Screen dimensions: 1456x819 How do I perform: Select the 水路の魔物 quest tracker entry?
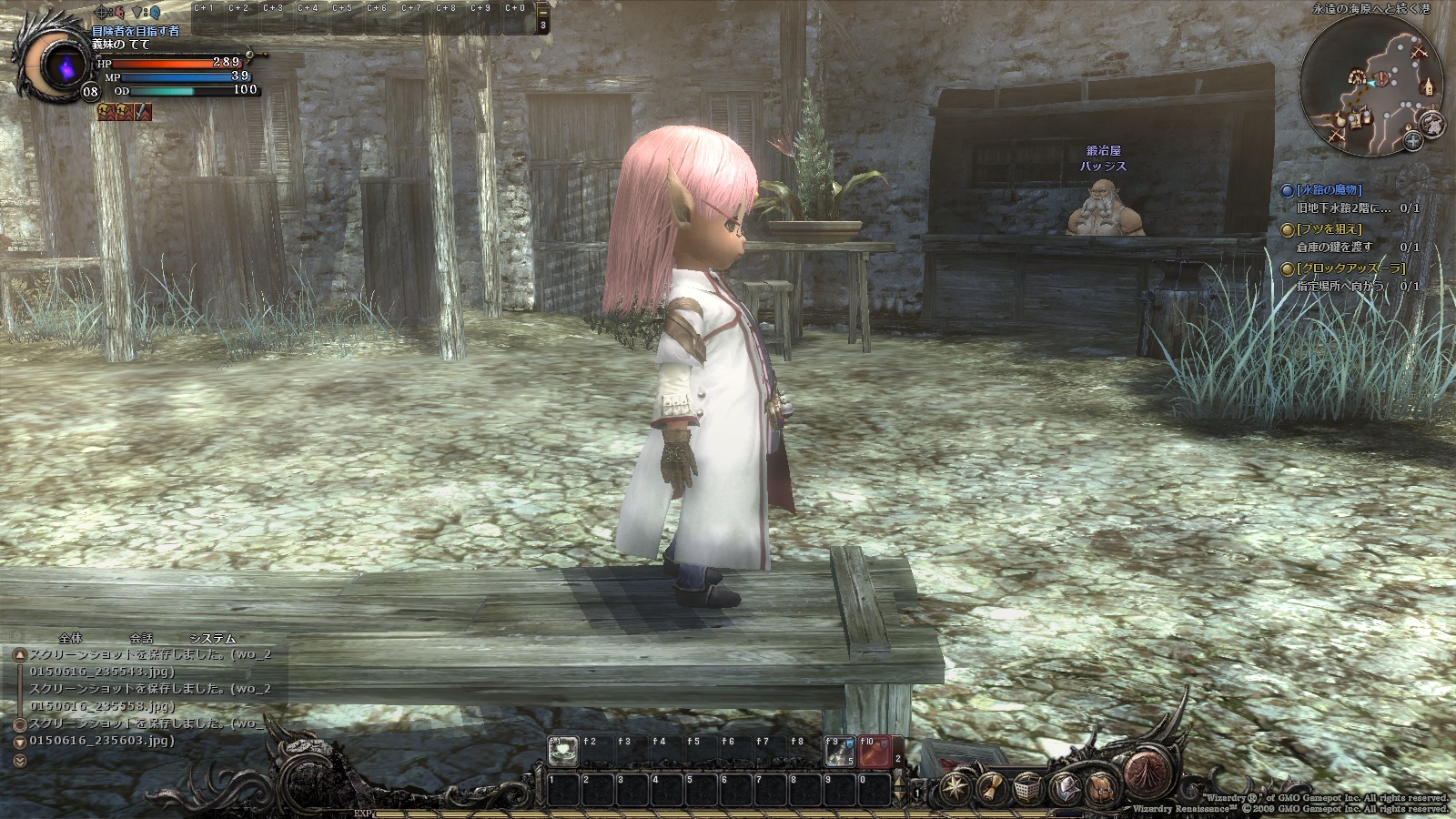(x=1328, y=190)
